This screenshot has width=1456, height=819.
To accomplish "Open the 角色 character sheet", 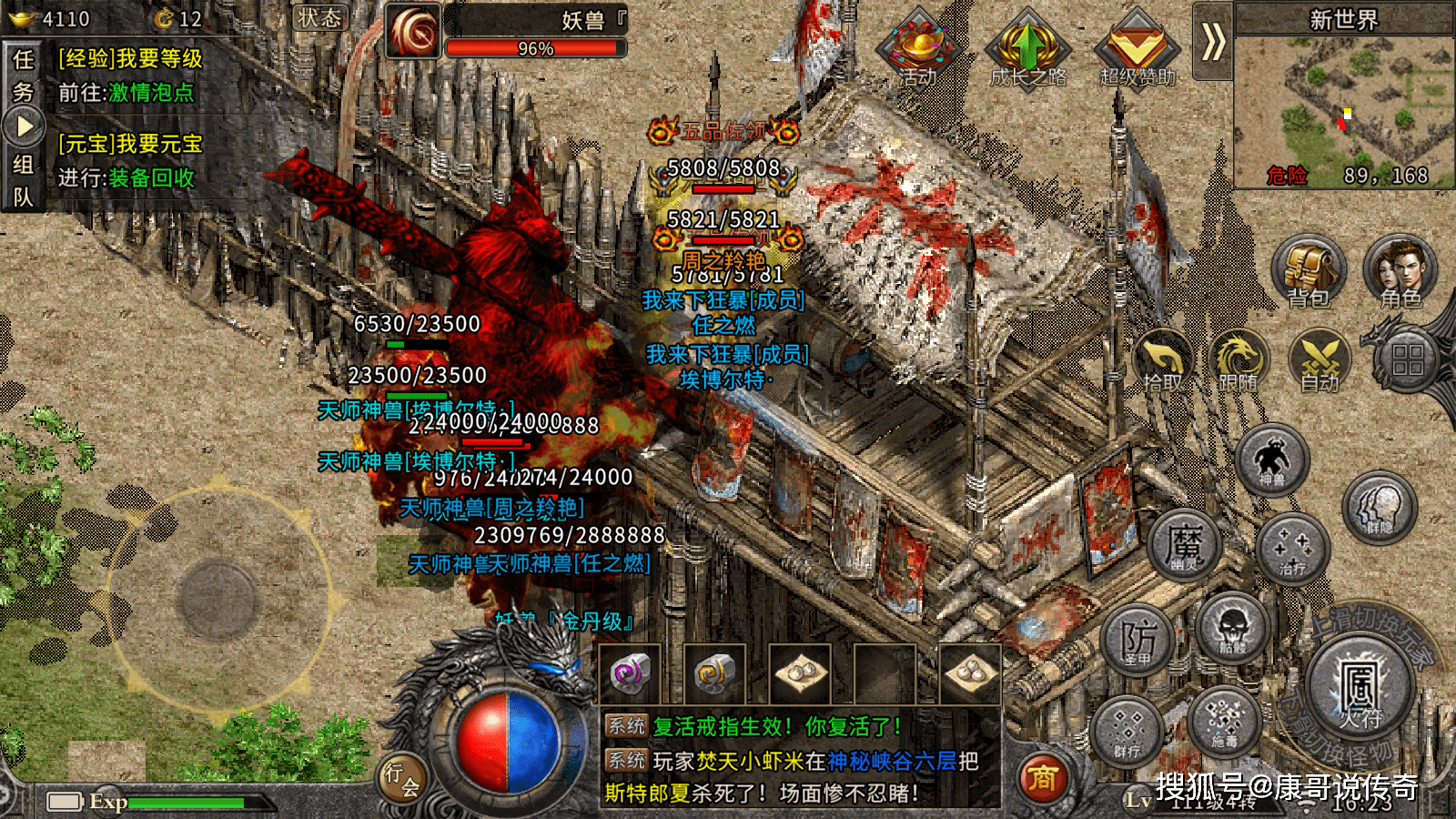I will 1400,272.
